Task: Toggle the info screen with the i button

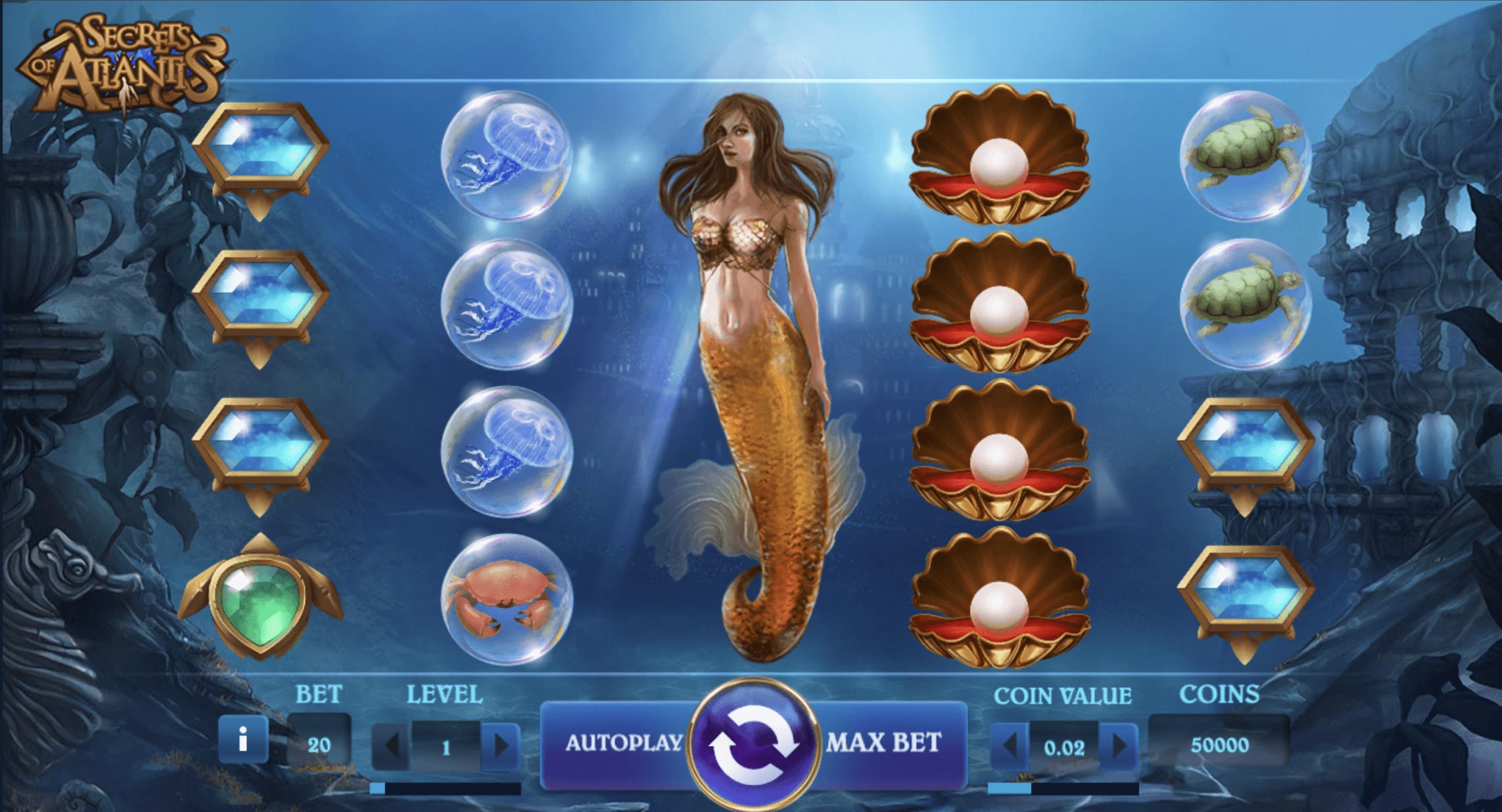Action: pos(244,741)
